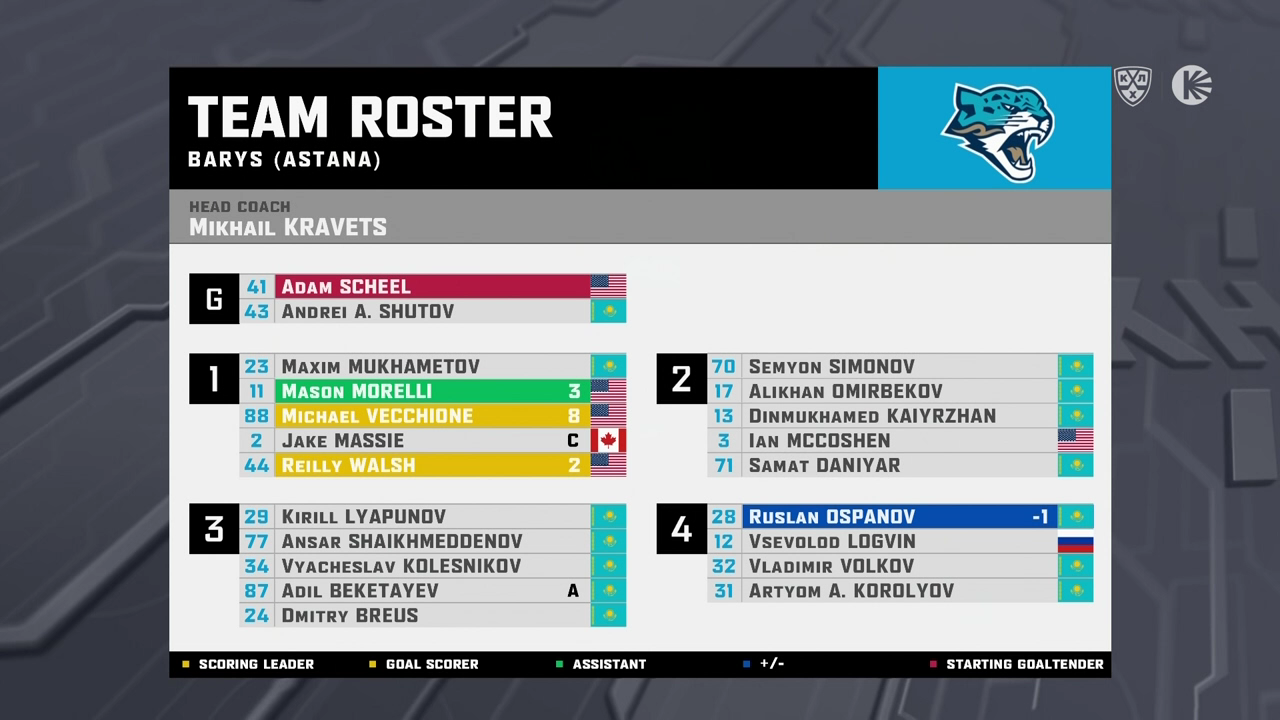Choose Vyacheslav Kolesnikov from line 3

pos(432,566)
